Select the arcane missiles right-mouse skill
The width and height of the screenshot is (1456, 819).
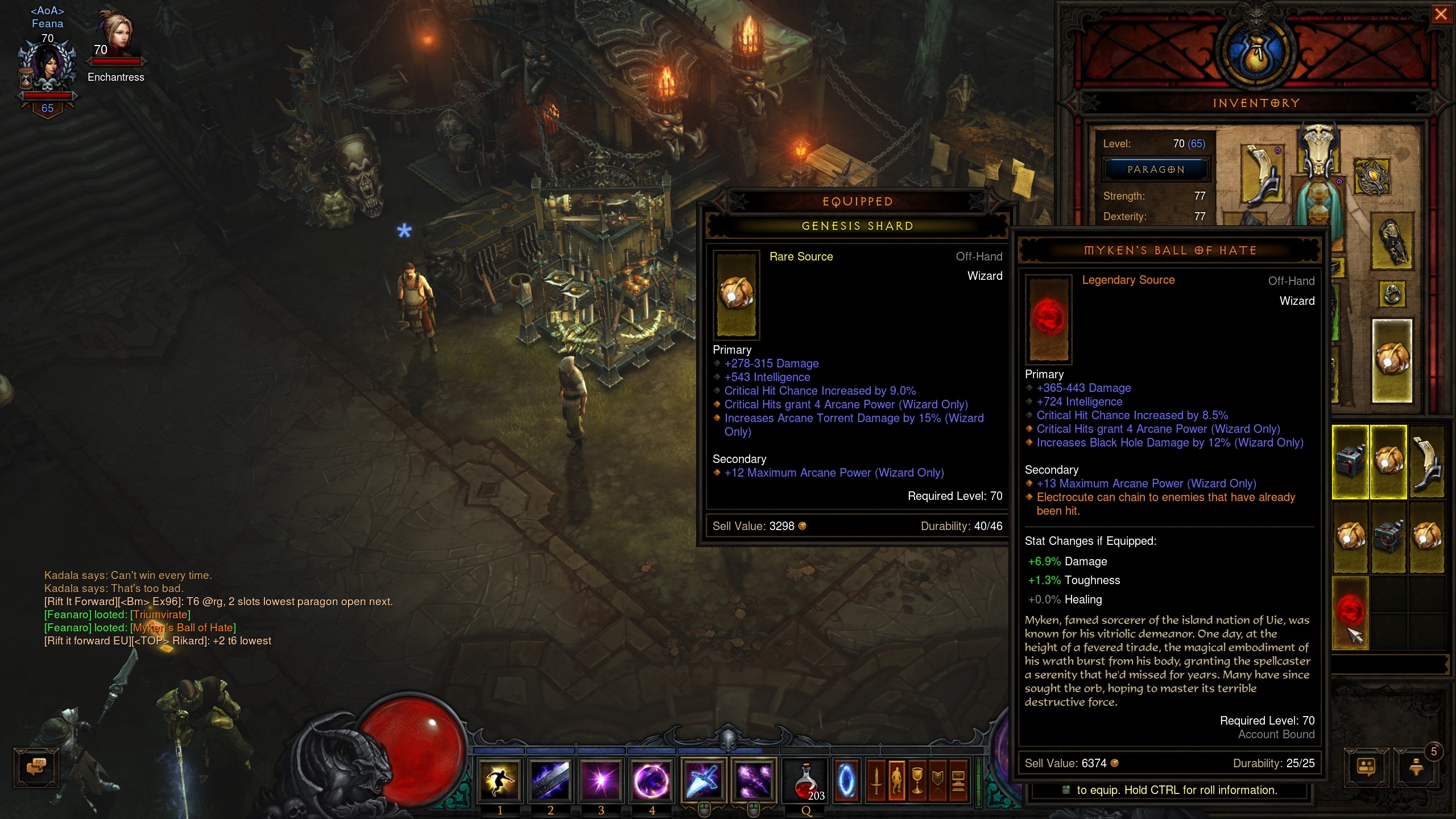(x=754, y=780)
